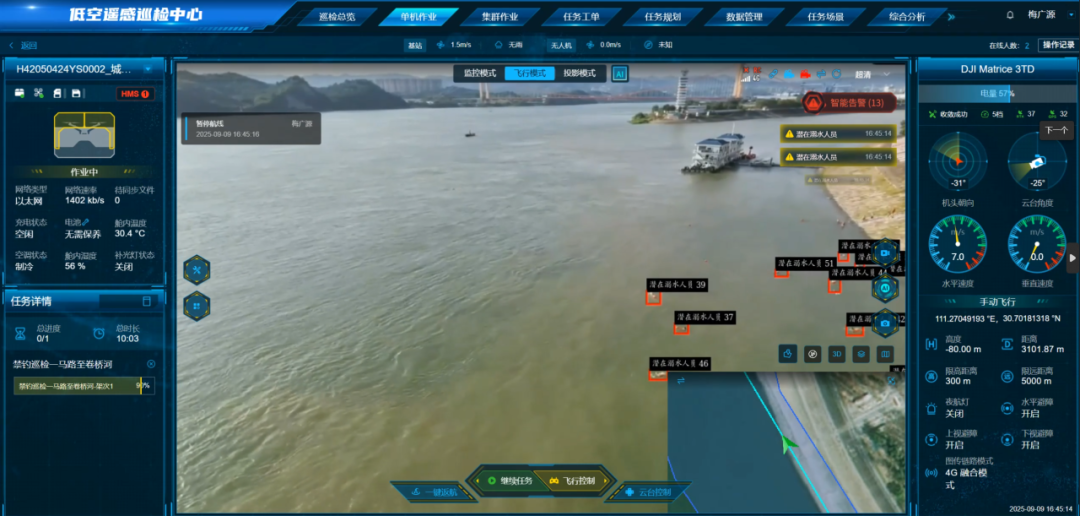Activate 飞行控制 flight control
1080x516 pixels.
point(572,481)
